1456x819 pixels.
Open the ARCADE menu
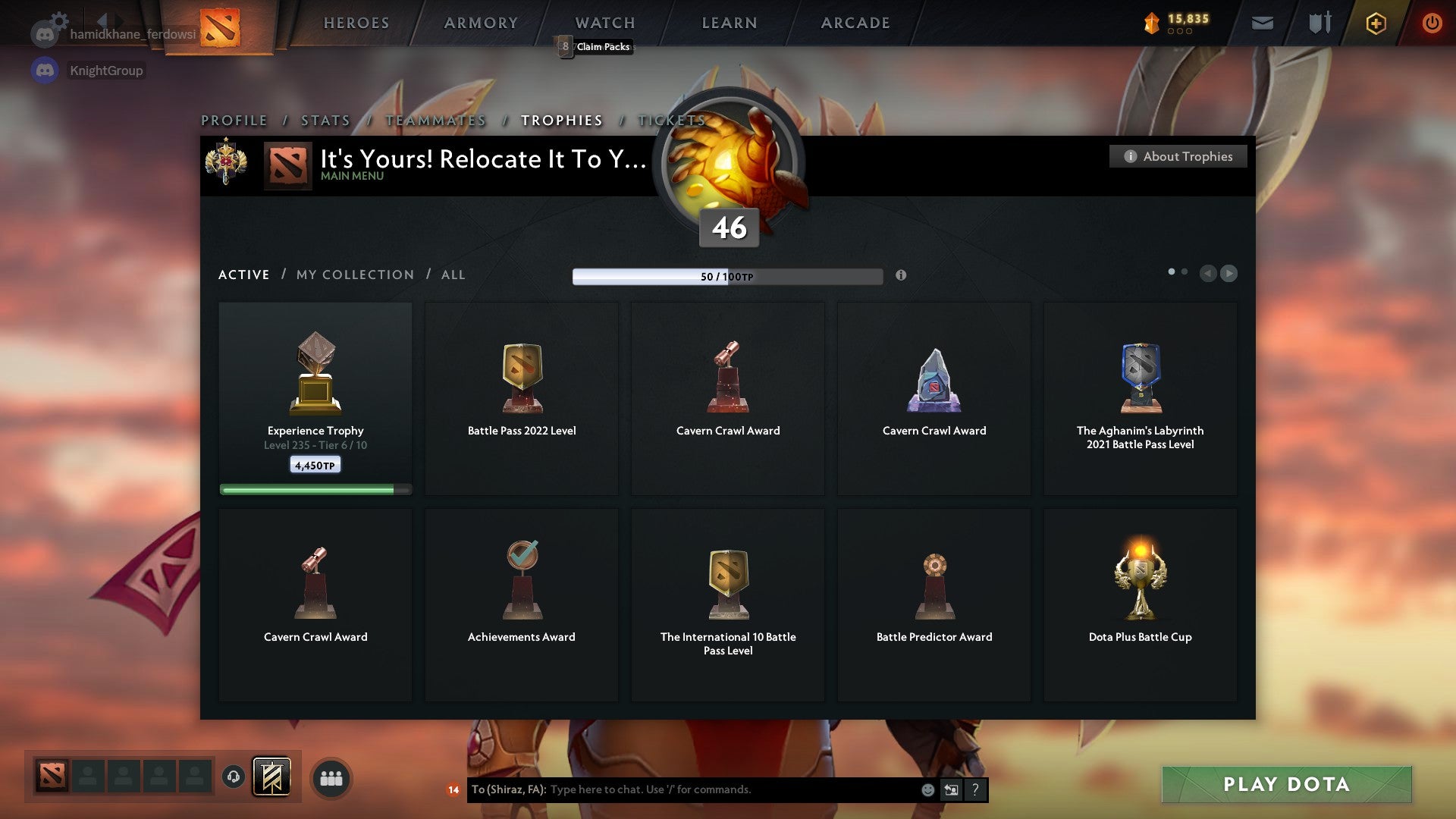(855, 23)
